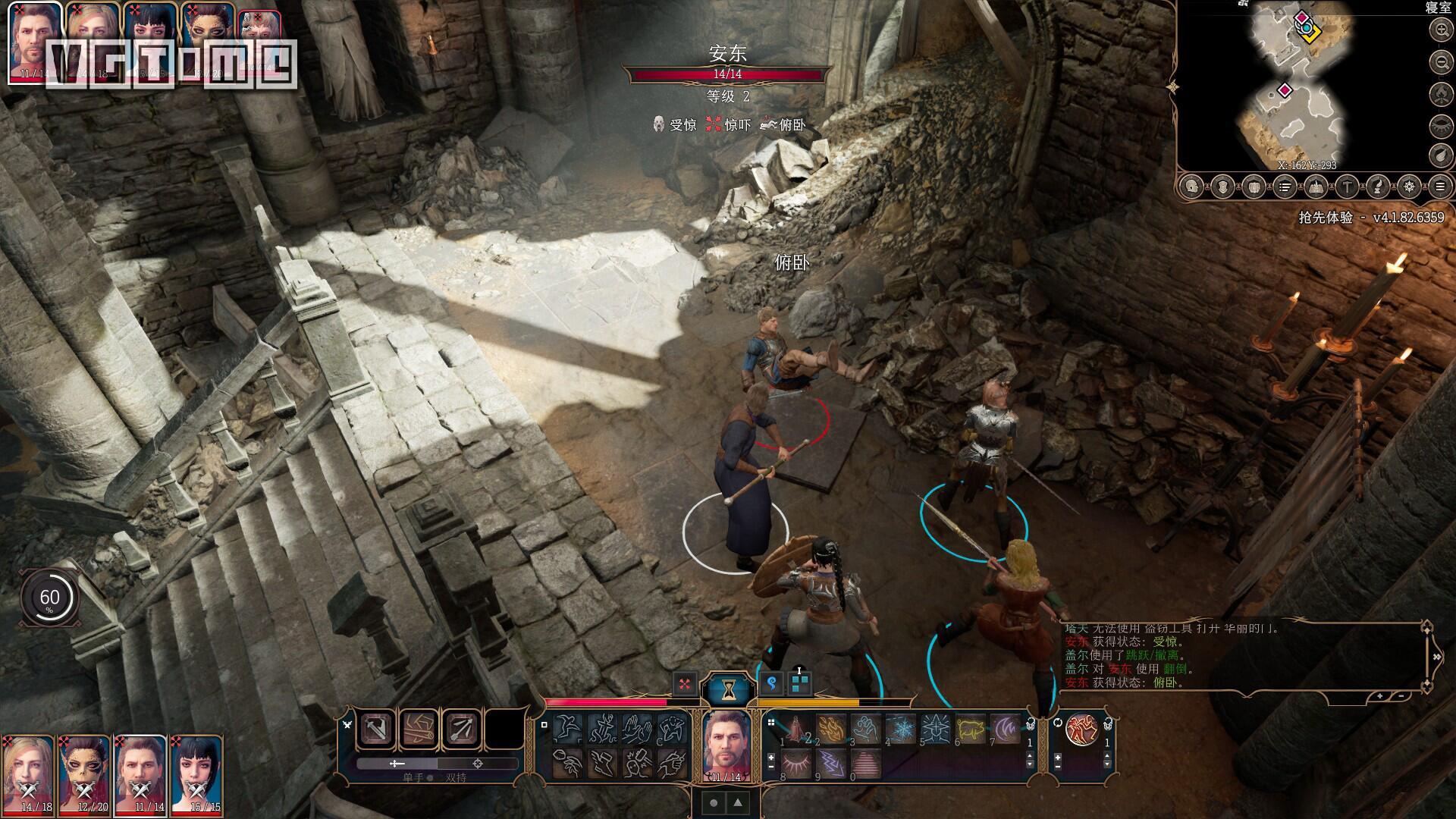The image size is (1456, 819).
Task: Select the fire bolt spell slot
Action: pyautogui.click(x=831, y=730)
